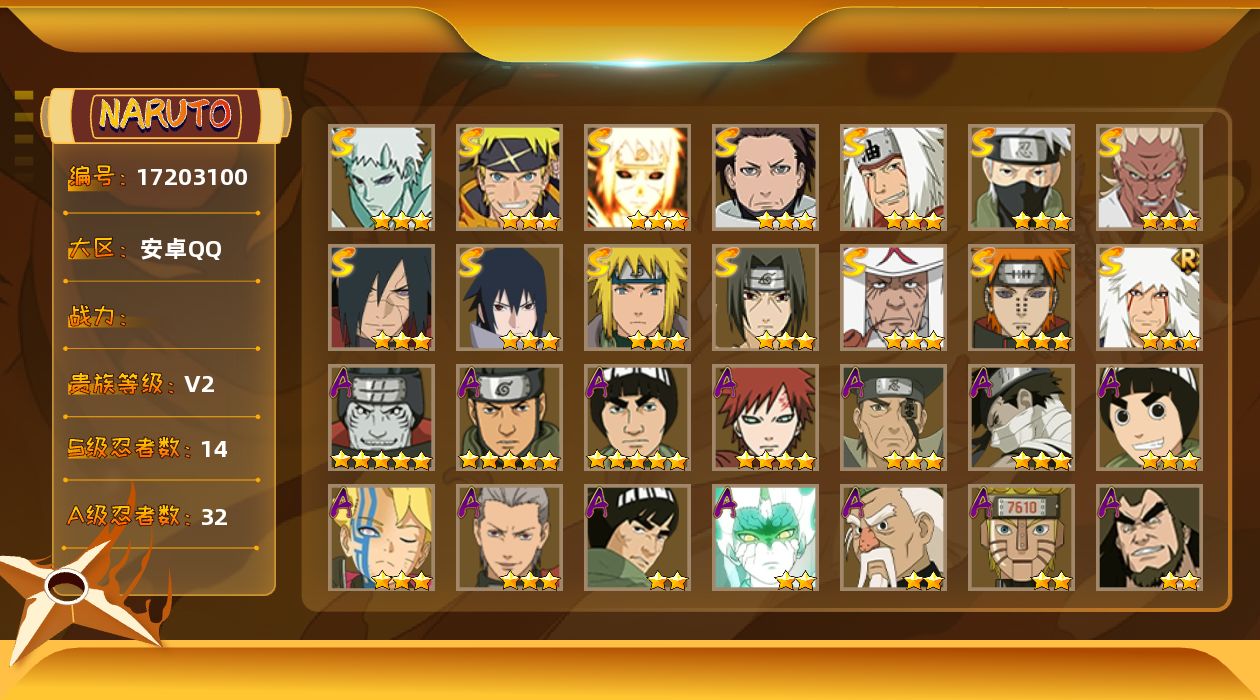The width and height of the screenshot is (1260, 700).
Task: Select bandaged-face Zabuza portrait
Action: pyautogui.click(x=1021, y=418)
